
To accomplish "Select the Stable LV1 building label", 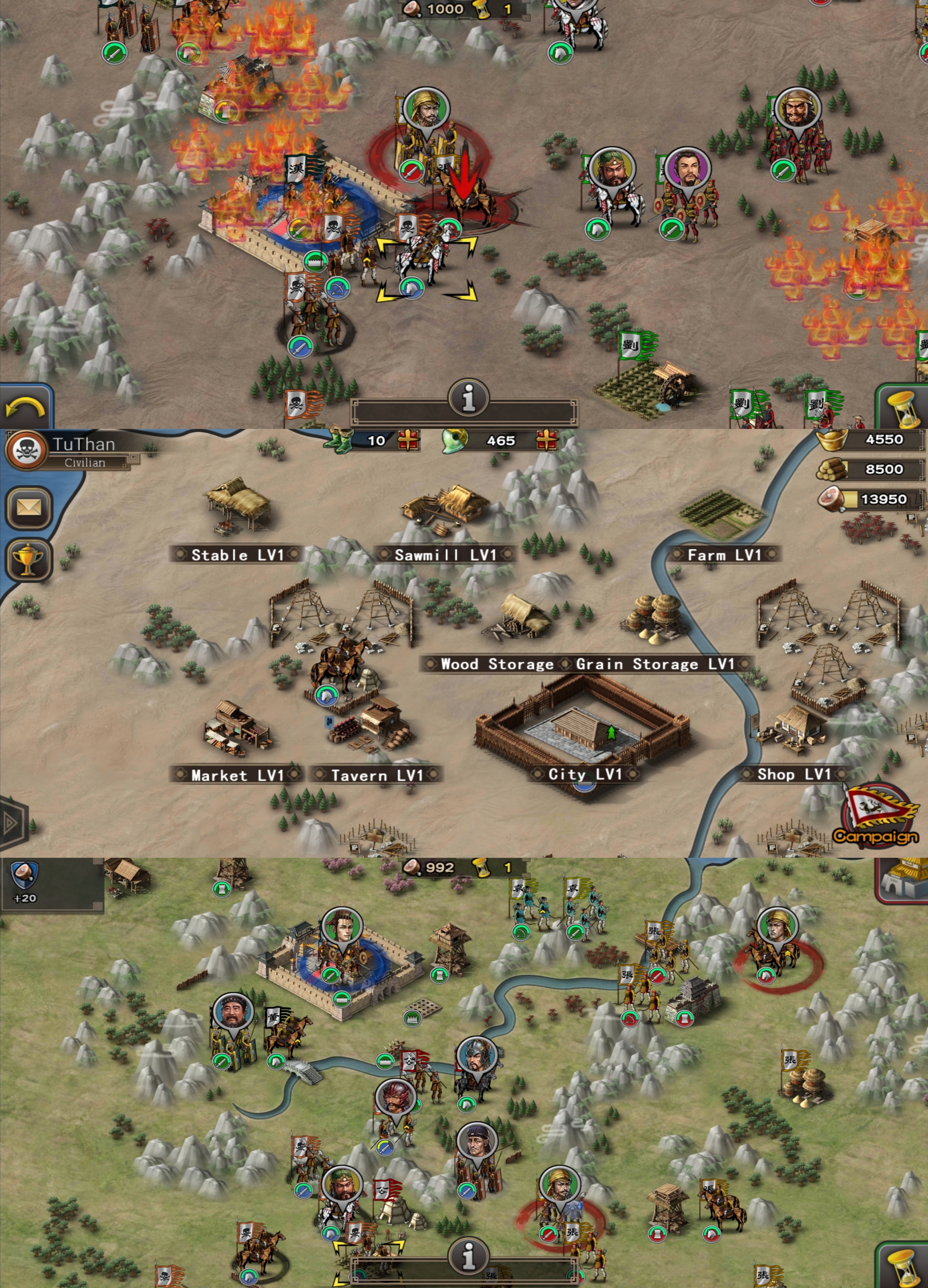I will pyautogui.click(x=236, y=555).
